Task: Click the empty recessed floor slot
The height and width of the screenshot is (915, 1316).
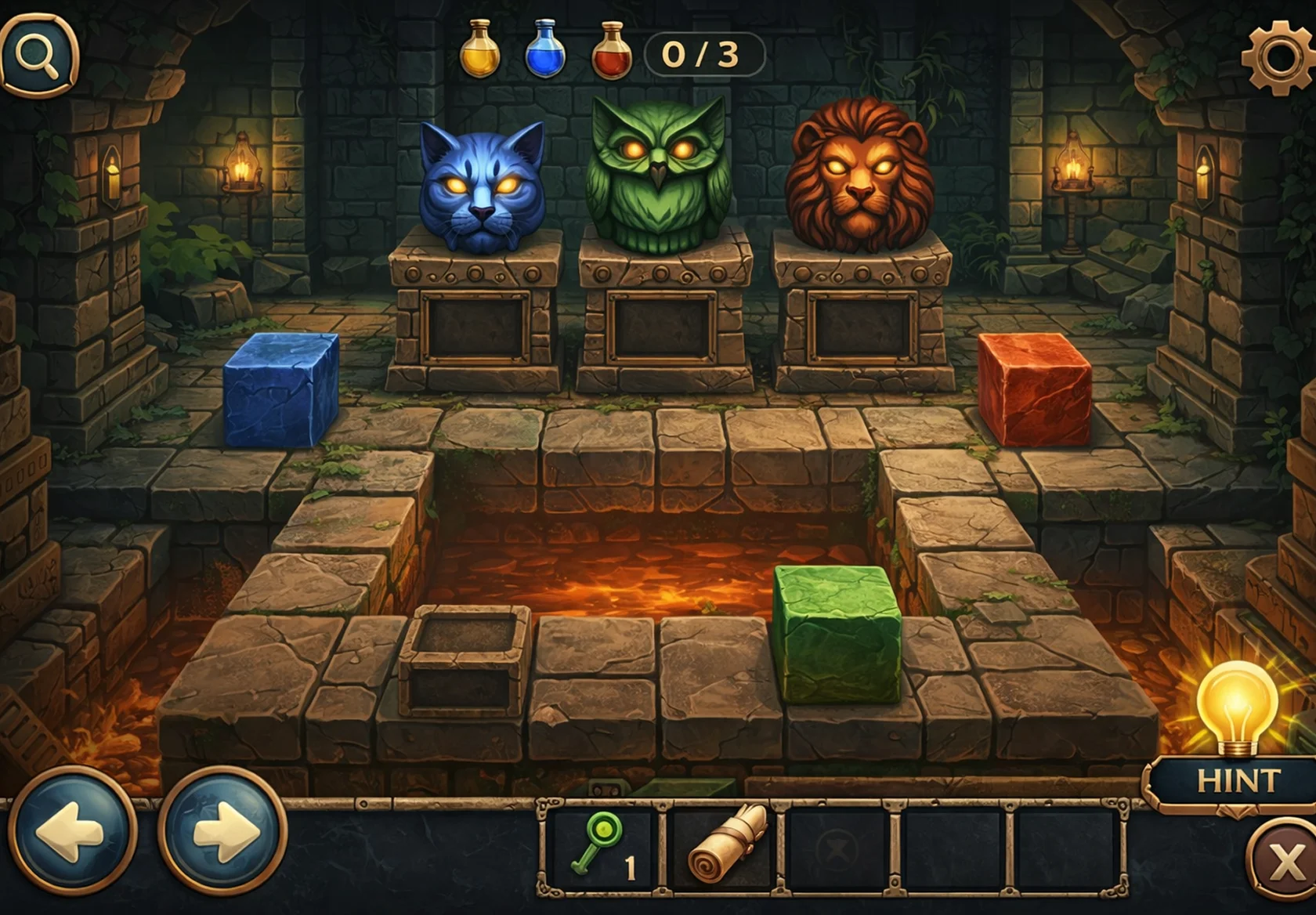Action: [x=464, y=660]
